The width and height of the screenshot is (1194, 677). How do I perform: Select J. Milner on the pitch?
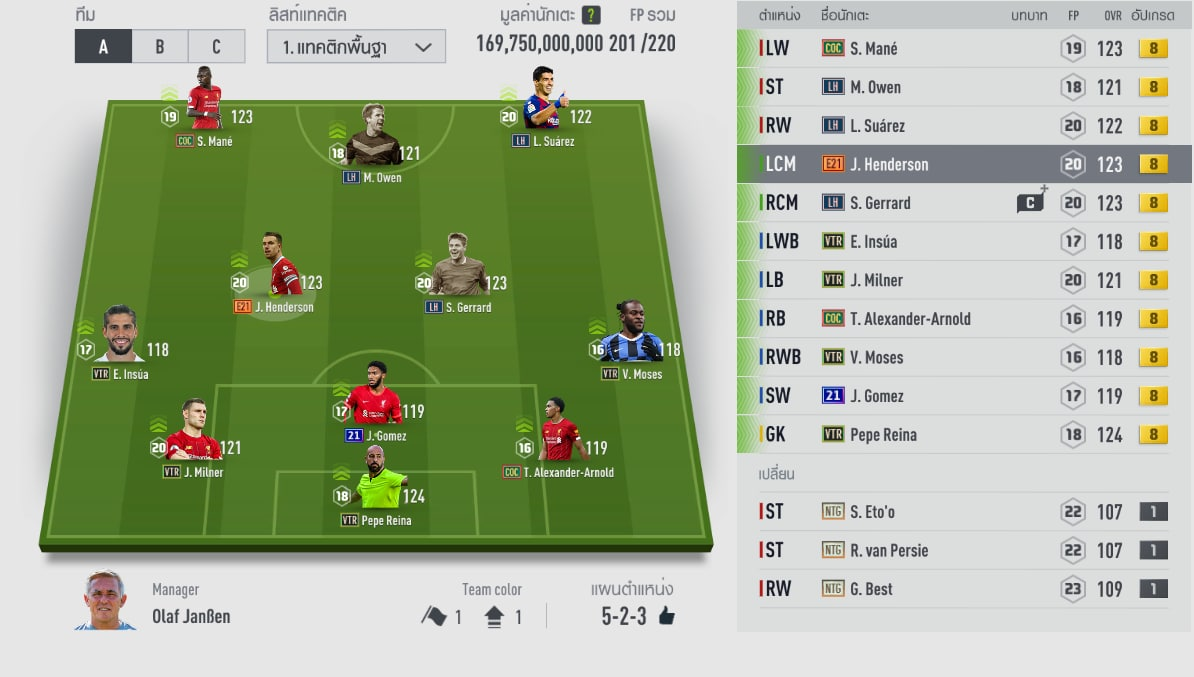[x=194, y=435]
